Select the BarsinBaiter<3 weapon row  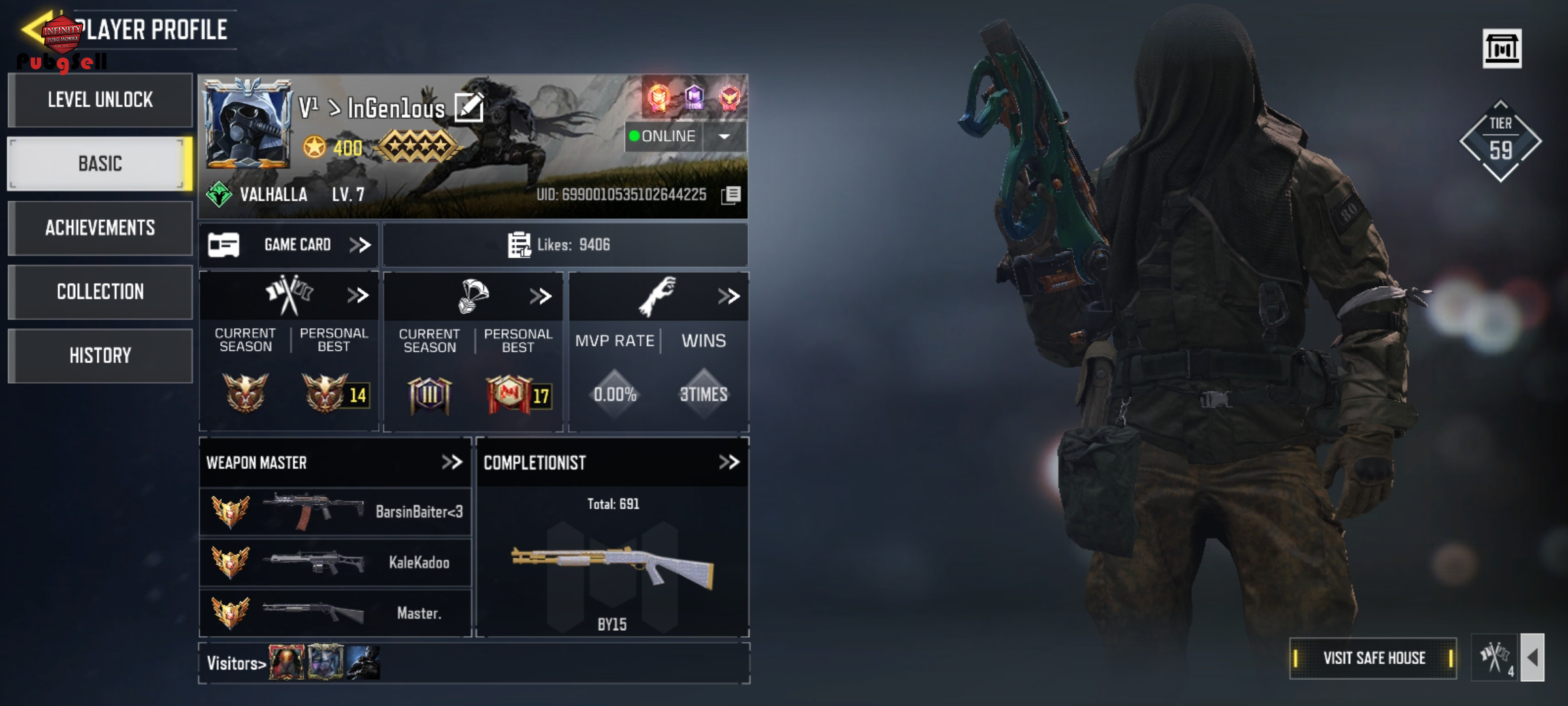tap(335, 512)
